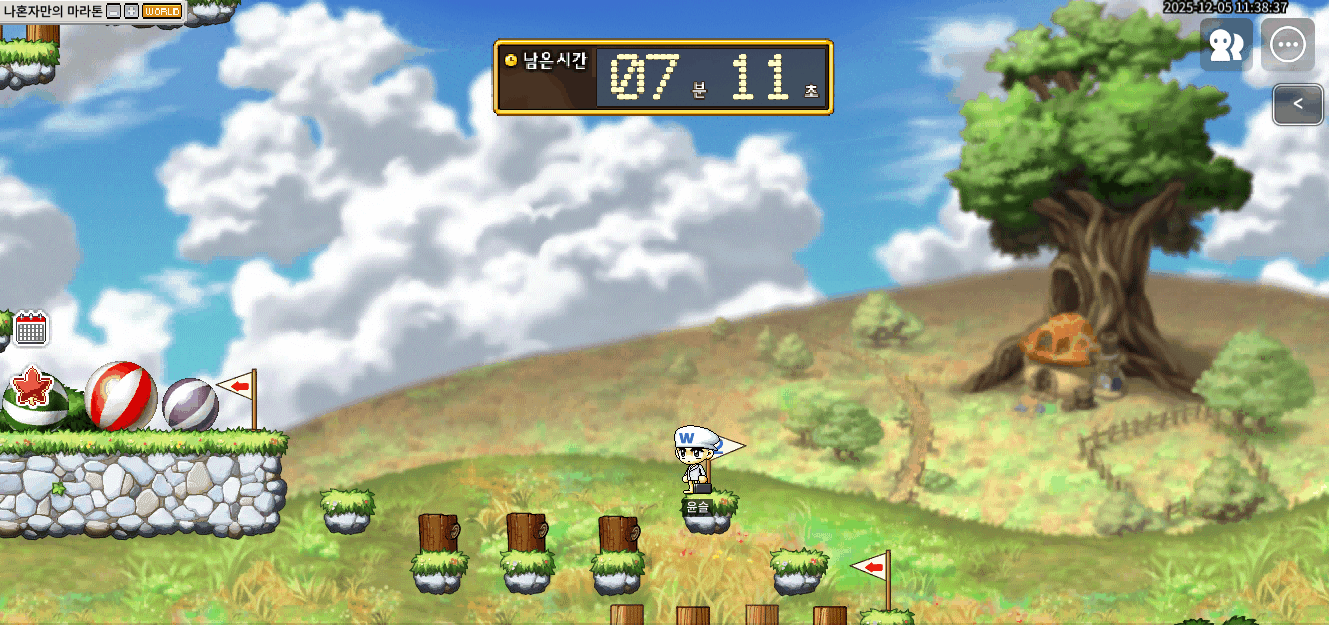Expand the side panel with the arrow button
1329x625 pixels.
coord(1297,104)
